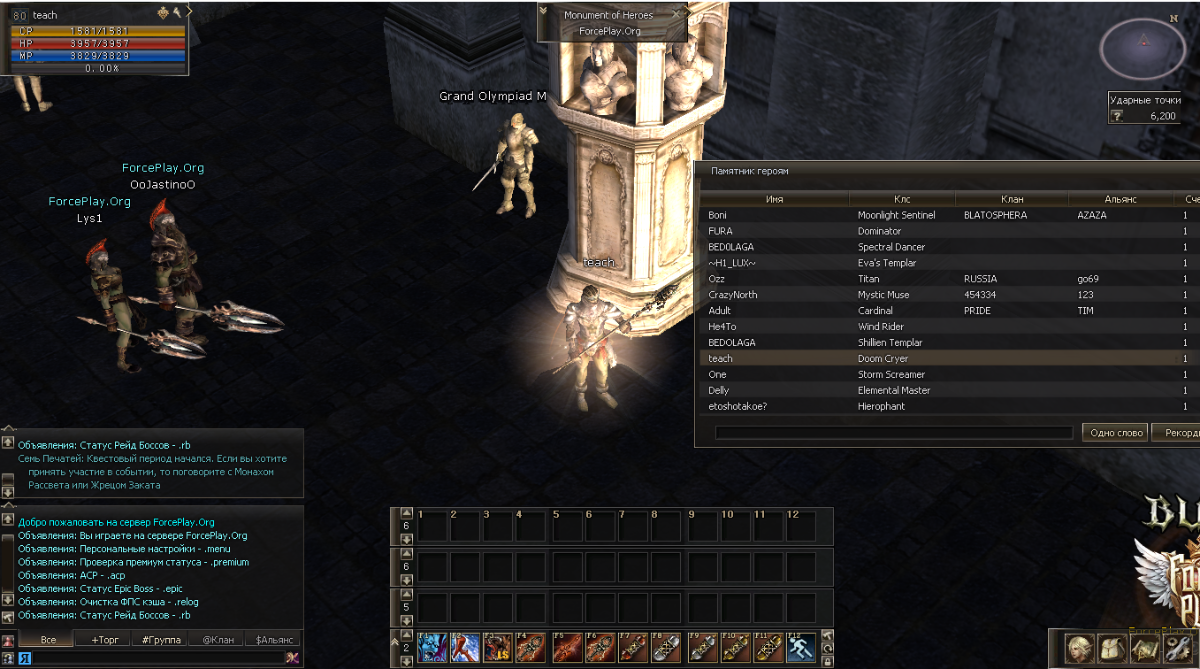Click the chat message input box

[150, 657]
